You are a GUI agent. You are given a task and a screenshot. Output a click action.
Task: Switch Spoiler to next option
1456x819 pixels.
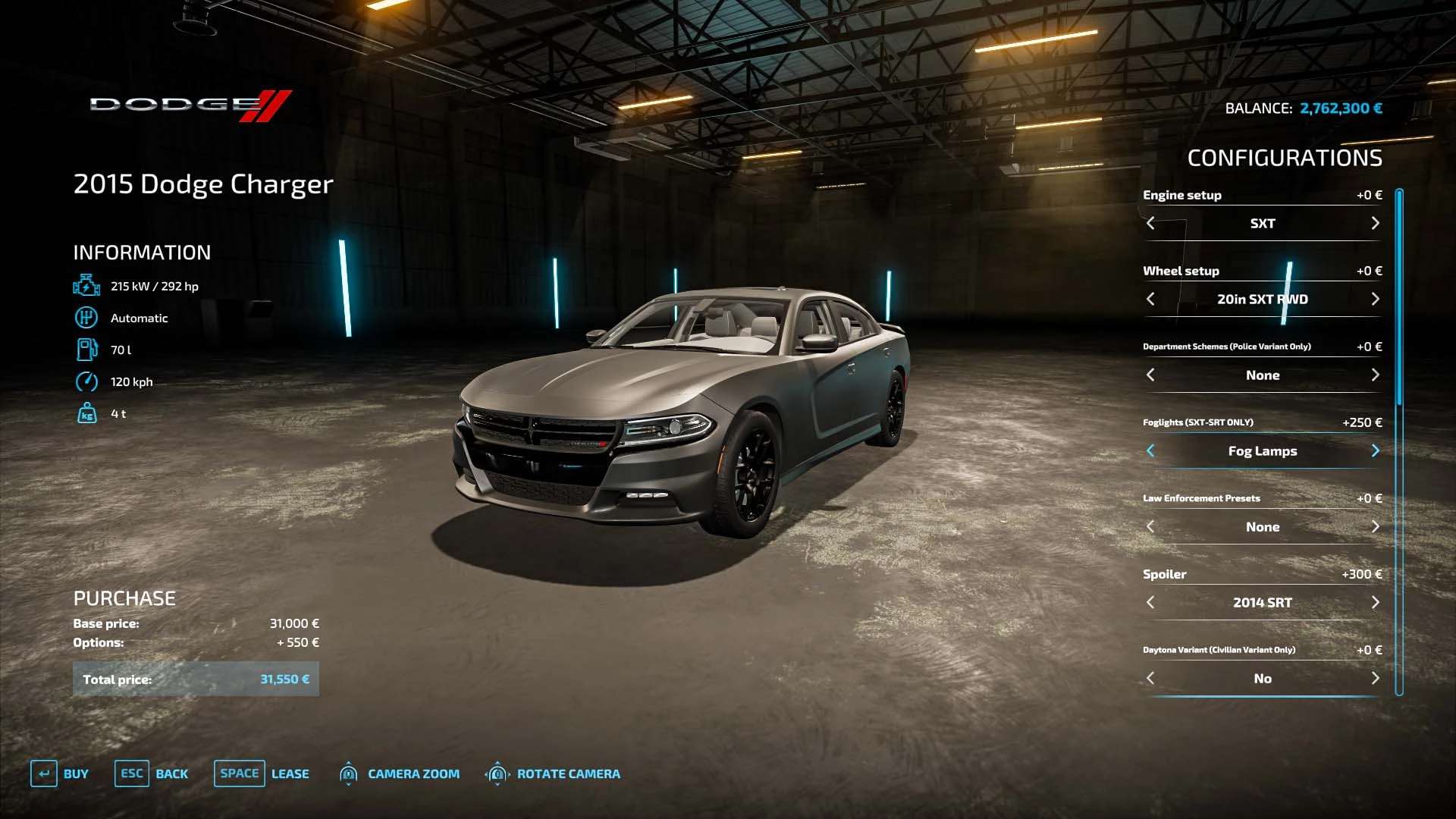[x=1375, y=602]
